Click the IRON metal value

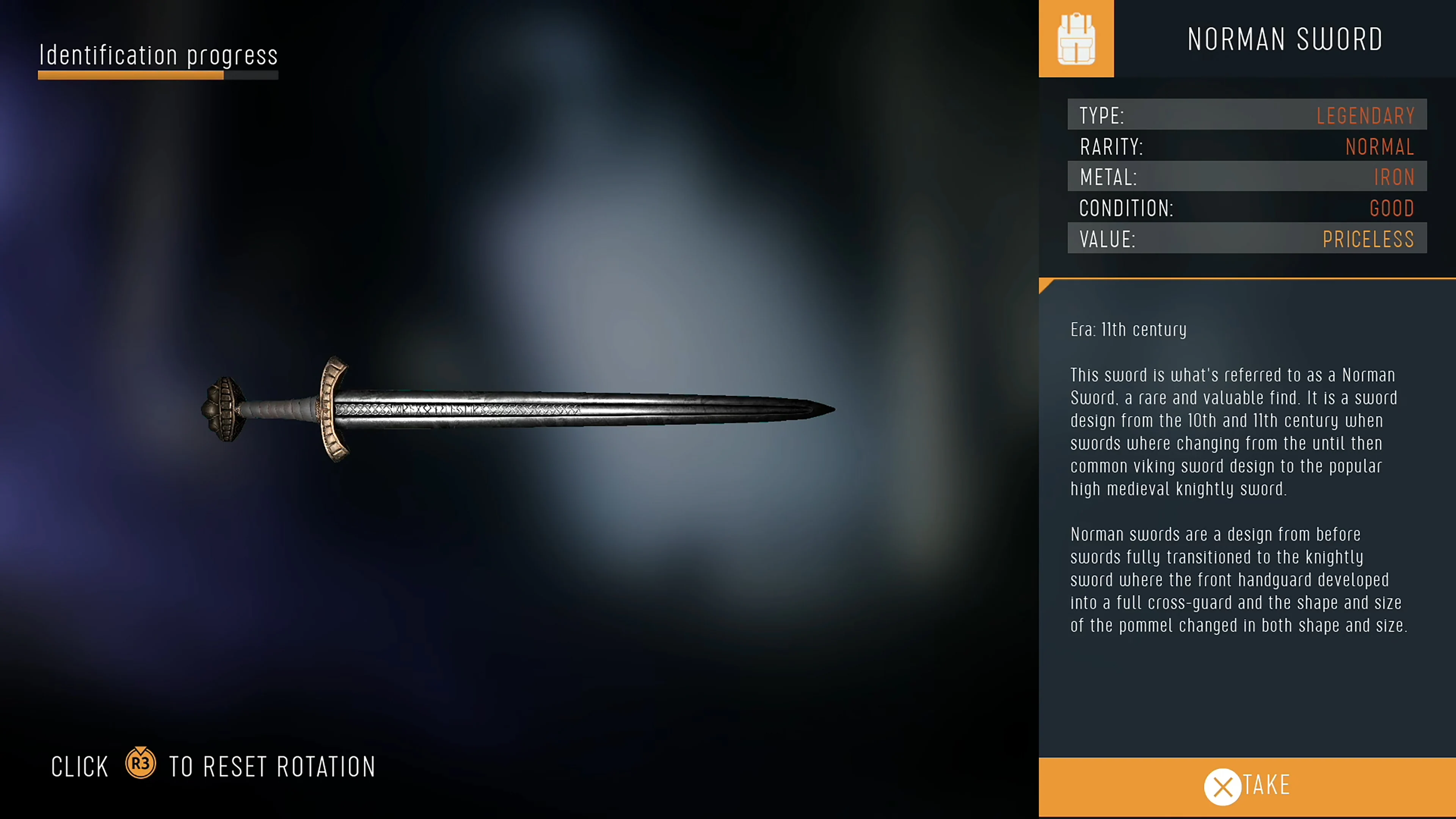[x=1395, y=177]
